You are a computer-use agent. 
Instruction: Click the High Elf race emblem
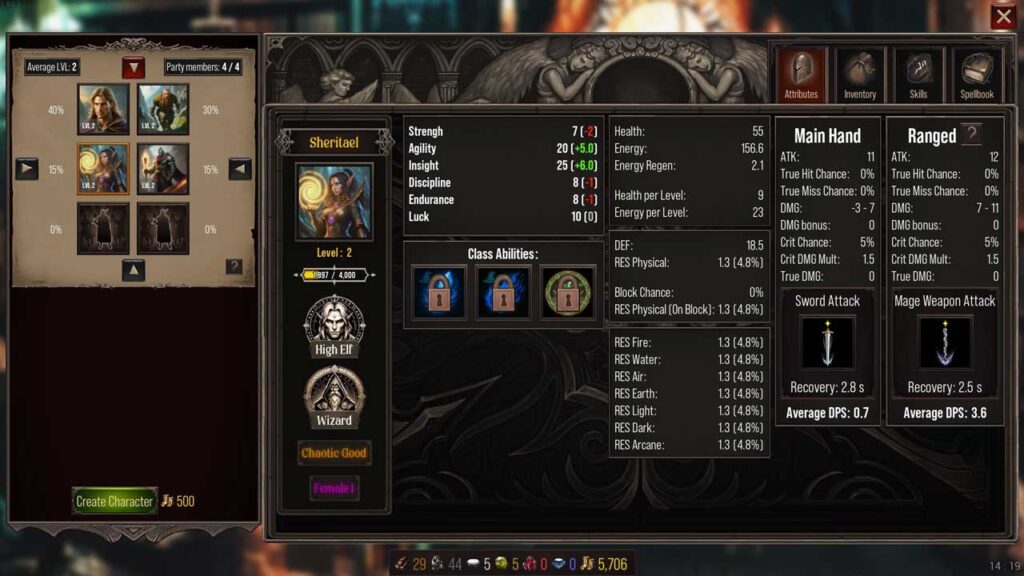(x=334, y=323)
